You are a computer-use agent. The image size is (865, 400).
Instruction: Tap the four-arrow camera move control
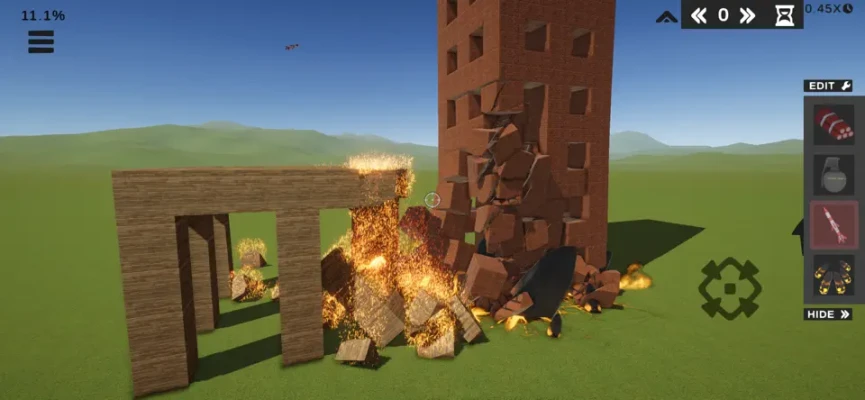tap(729, 288)
